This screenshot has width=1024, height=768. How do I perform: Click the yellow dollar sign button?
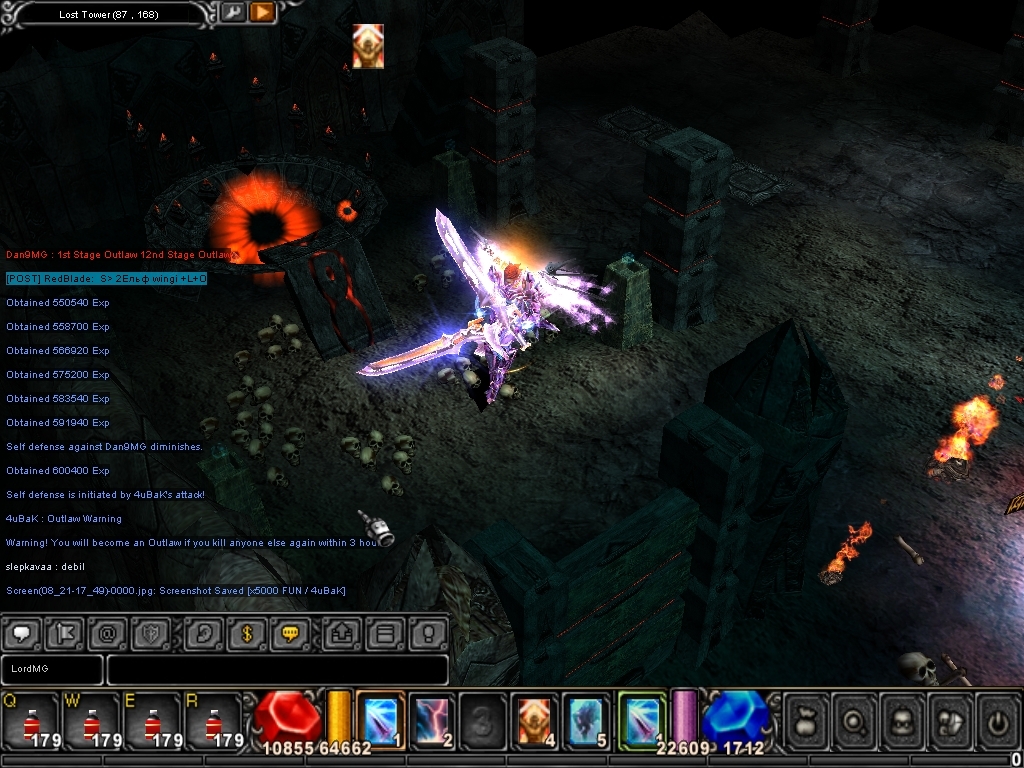[x=246, y=634]
